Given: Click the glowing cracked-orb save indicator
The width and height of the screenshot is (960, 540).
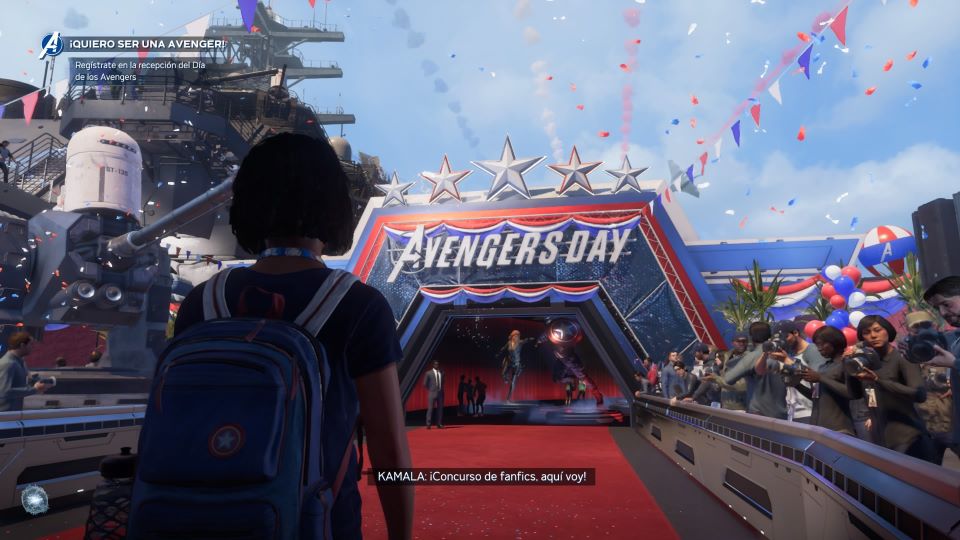Looking at the screenshot, I should [33, 499].
